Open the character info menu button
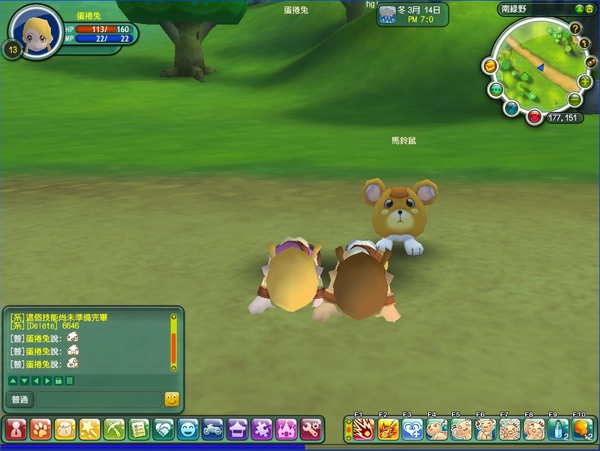 click(16, 429)
